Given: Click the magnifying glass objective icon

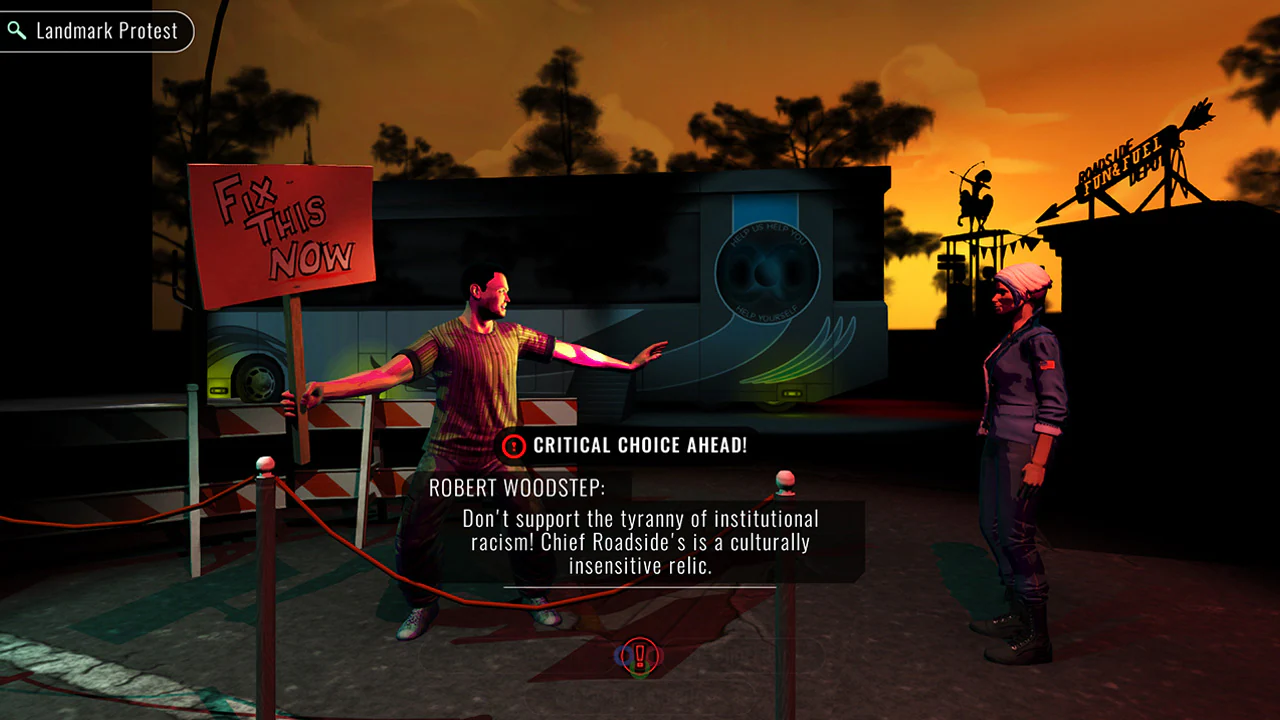Looking at the screenshot, I should [x=16, y=31].
